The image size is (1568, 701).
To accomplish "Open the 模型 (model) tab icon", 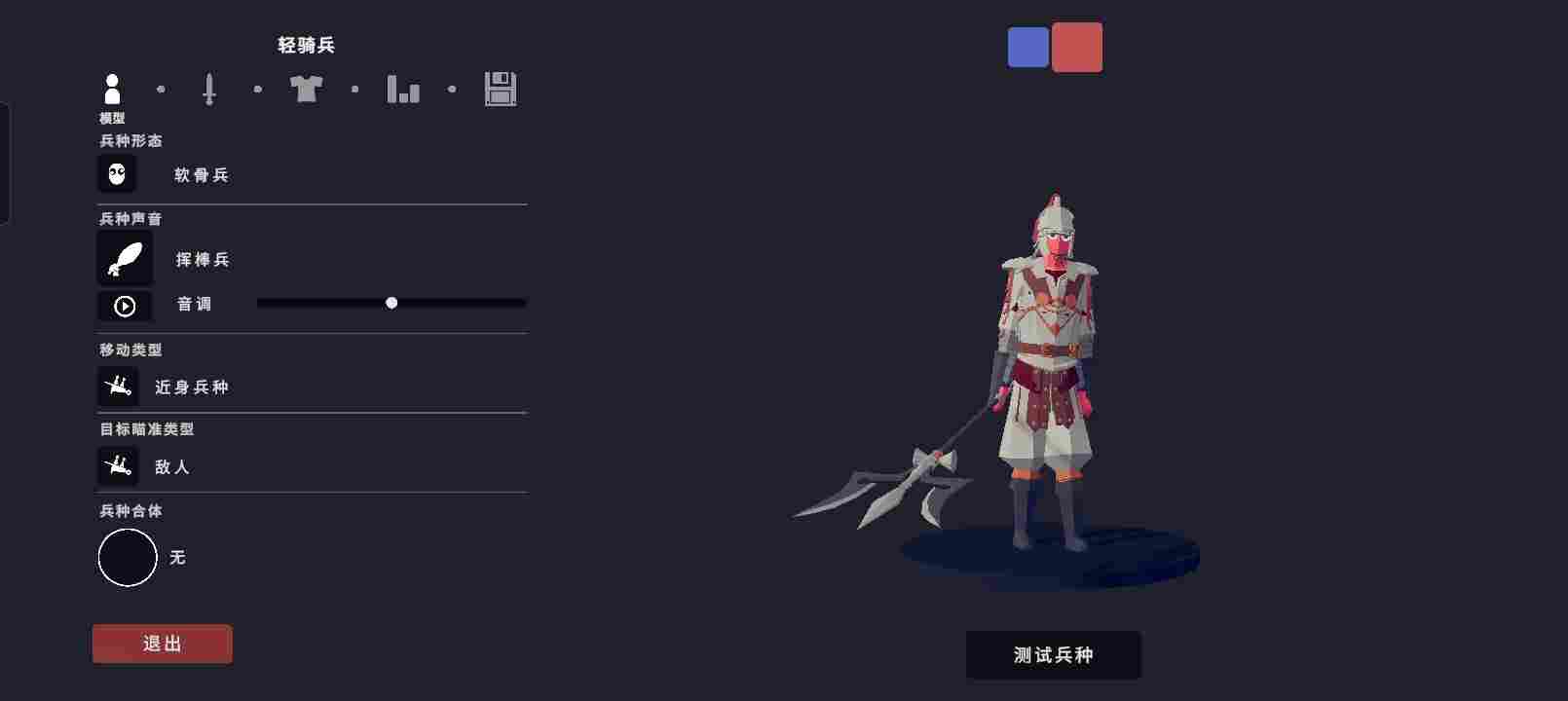I will click(113, 90).
